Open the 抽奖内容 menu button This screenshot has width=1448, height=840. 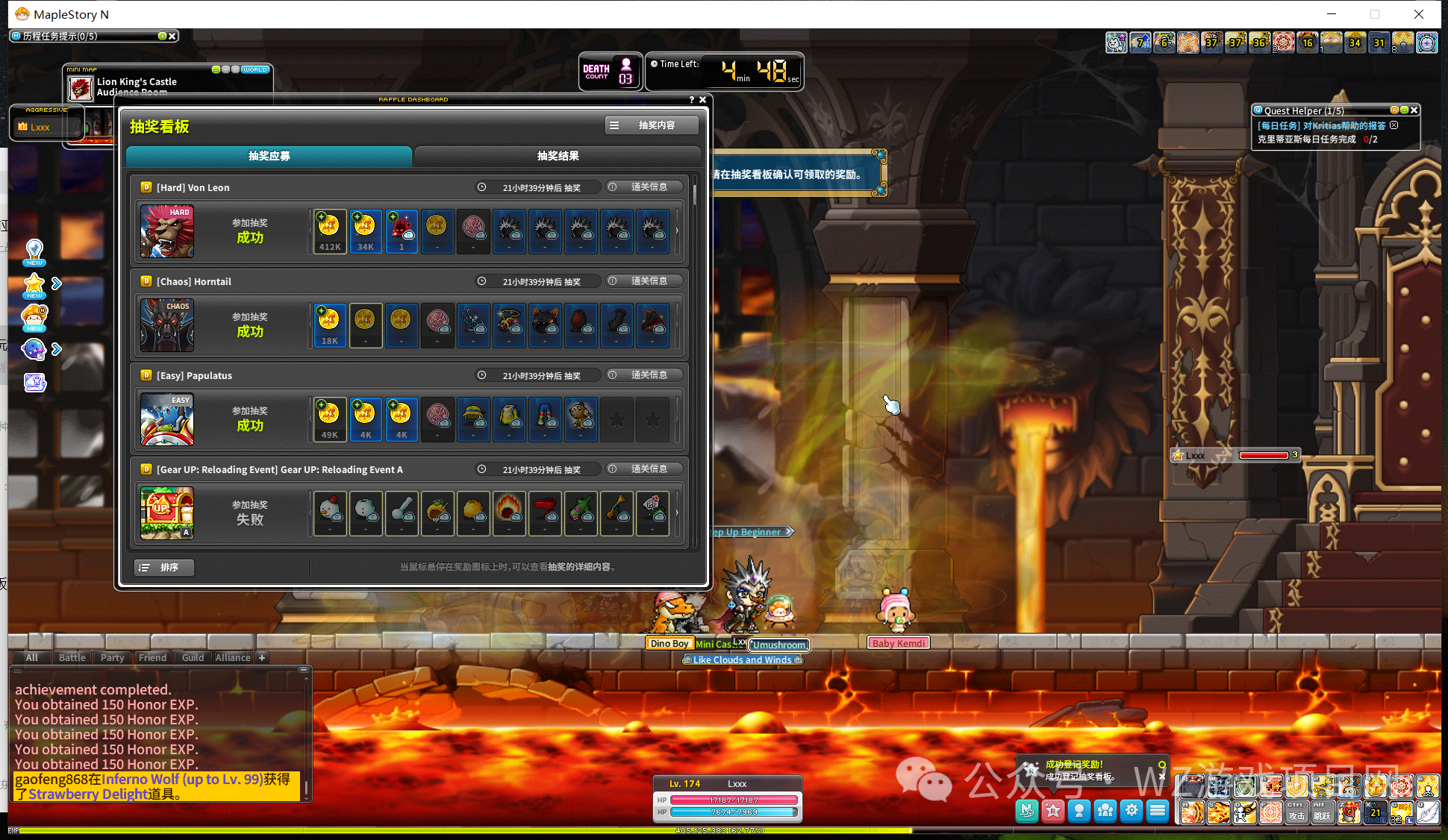(652, 125)
